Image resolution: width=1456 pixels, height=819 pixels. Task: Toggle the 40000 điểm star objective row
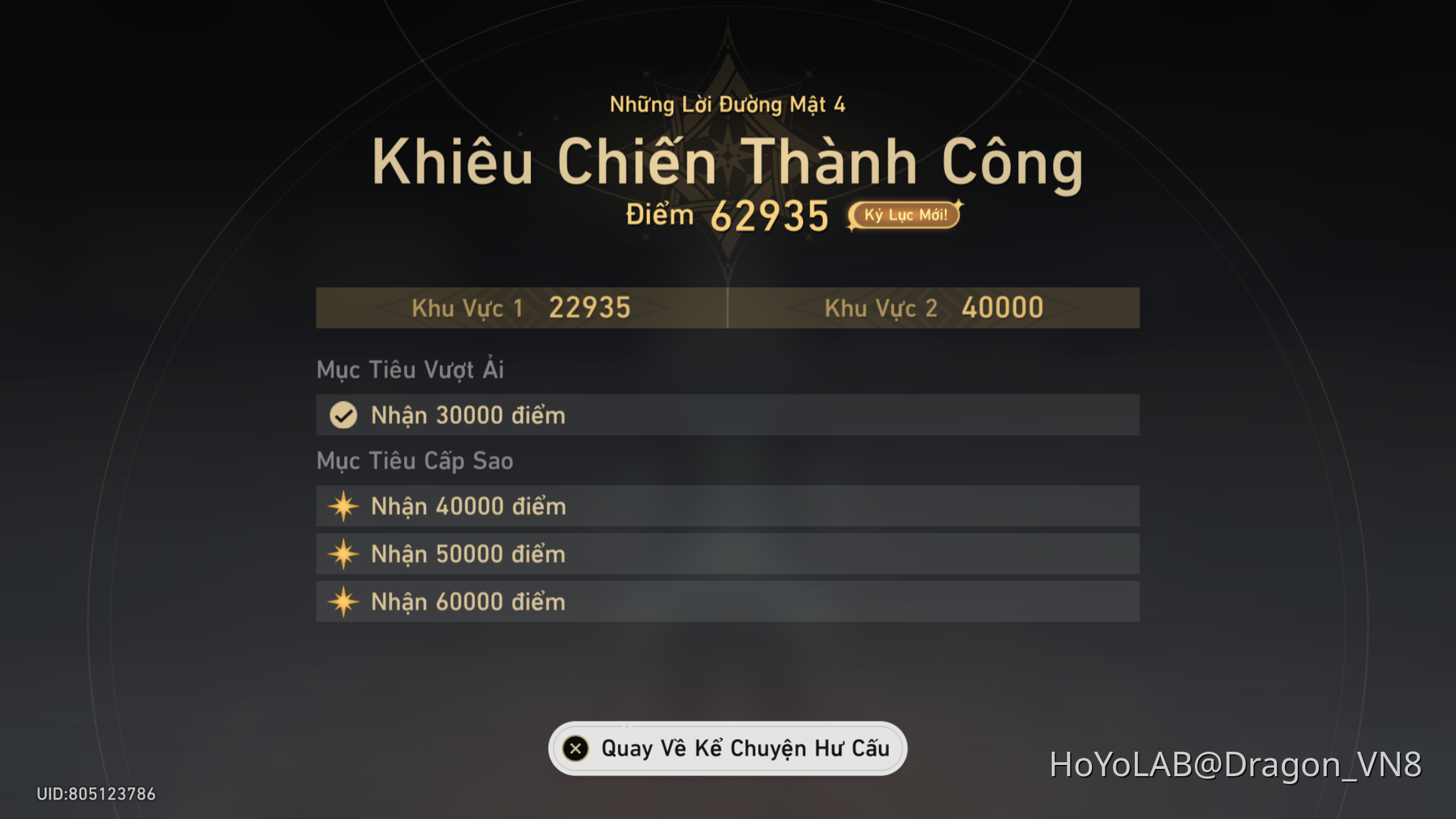[x=725, y=506]
